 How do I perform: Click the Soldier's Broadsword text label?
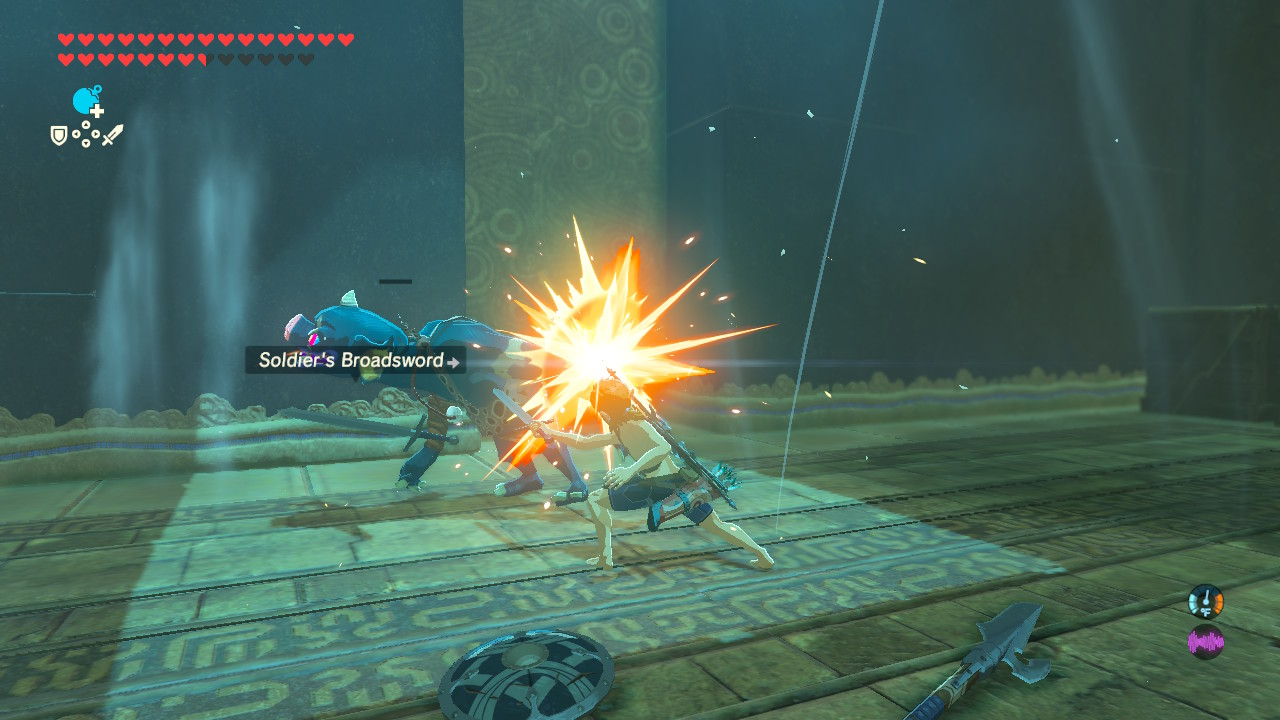[350, 361]
